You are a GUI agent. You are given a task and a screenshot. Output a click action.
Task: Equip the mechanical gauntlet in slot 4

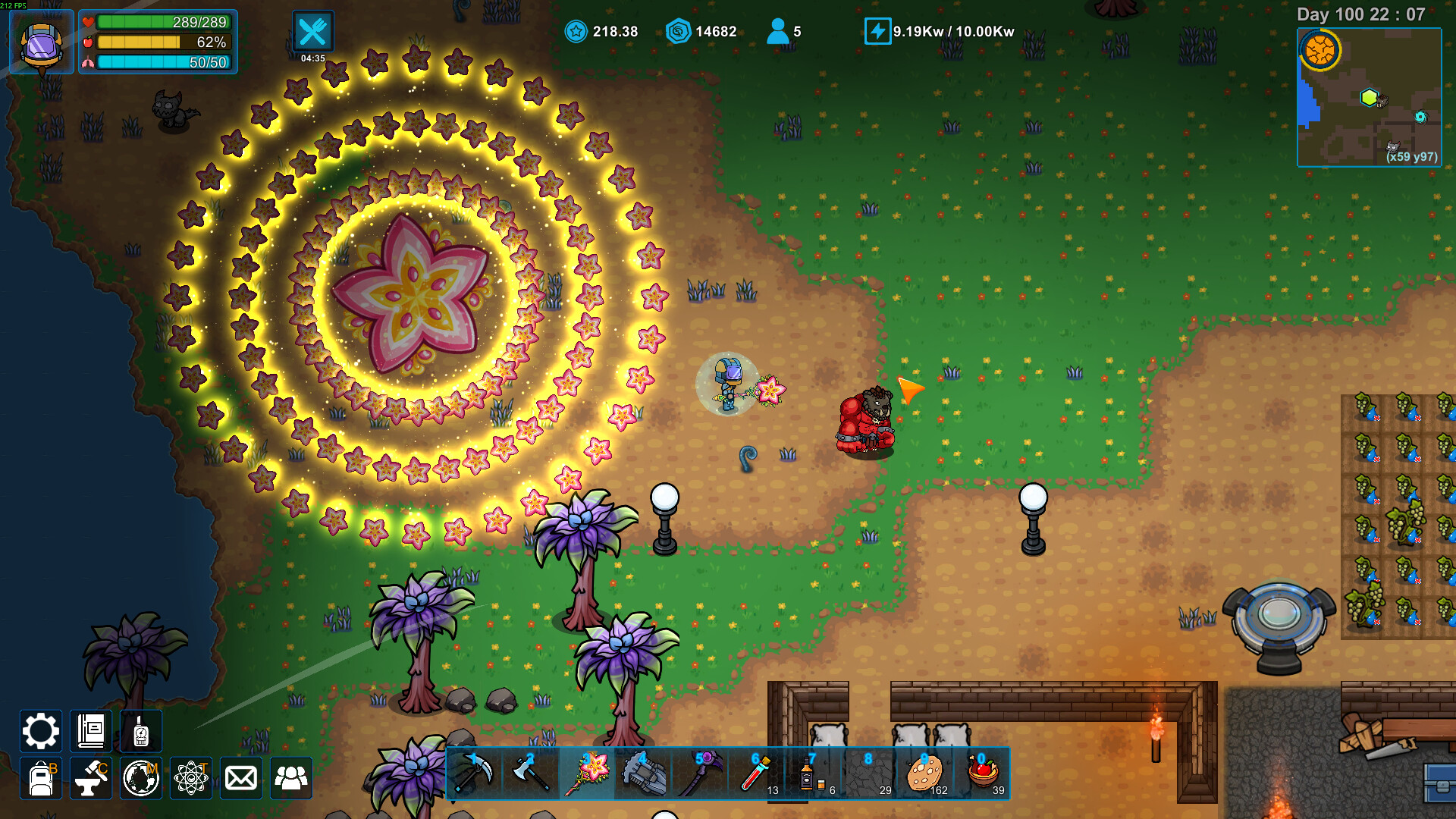click(643, 773)
